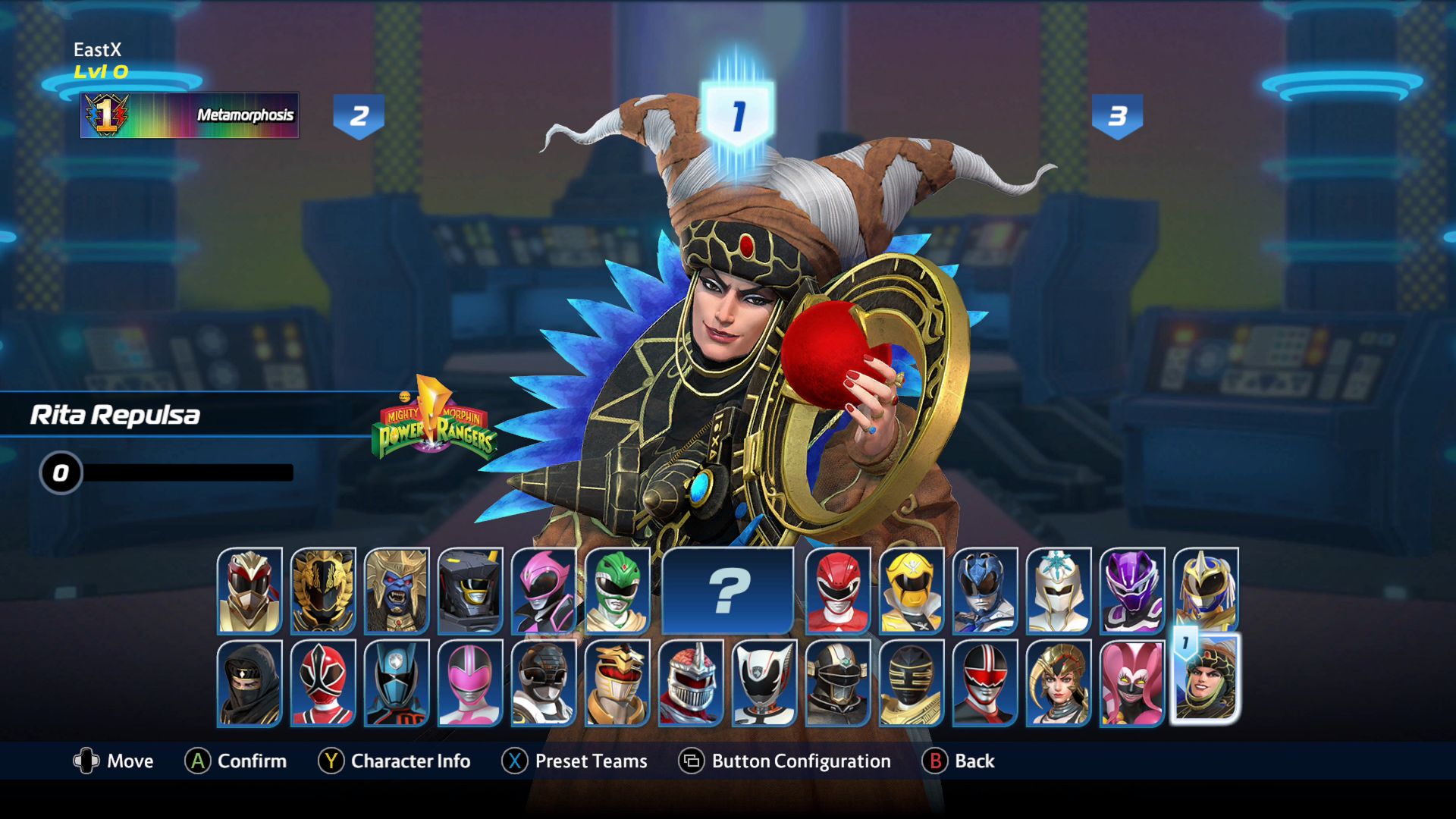
Task: Choose the red and black Quantum Ranger portrait
Action: (x=984, y=682)
